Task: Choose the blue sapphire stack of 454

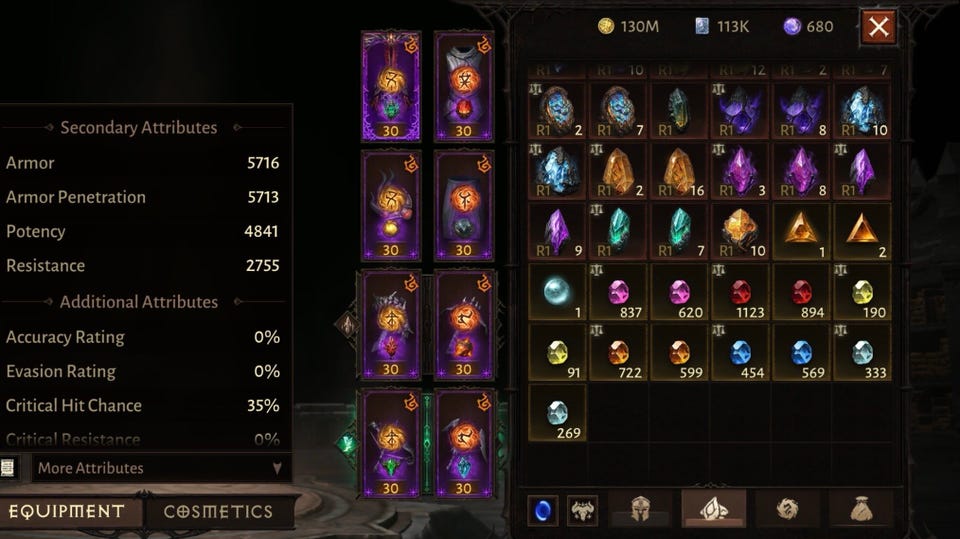Action: 741,352
